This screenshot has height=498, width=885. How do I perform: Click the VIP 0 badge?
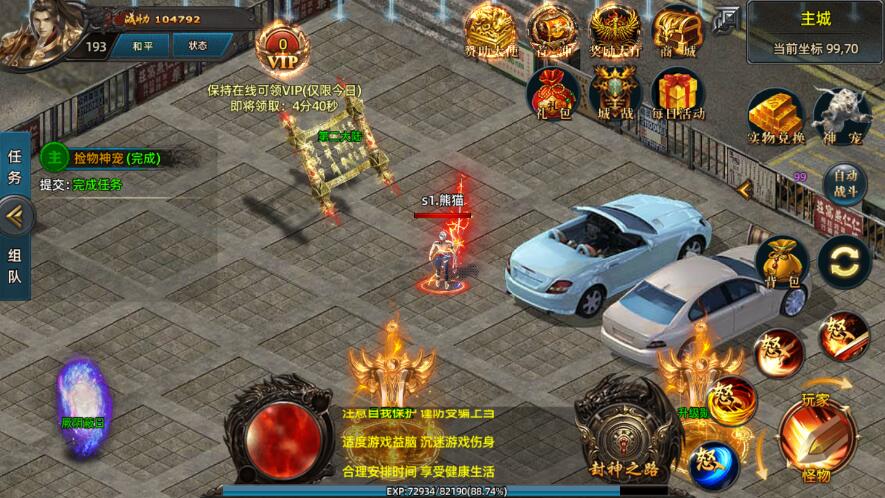click(283, 47)
